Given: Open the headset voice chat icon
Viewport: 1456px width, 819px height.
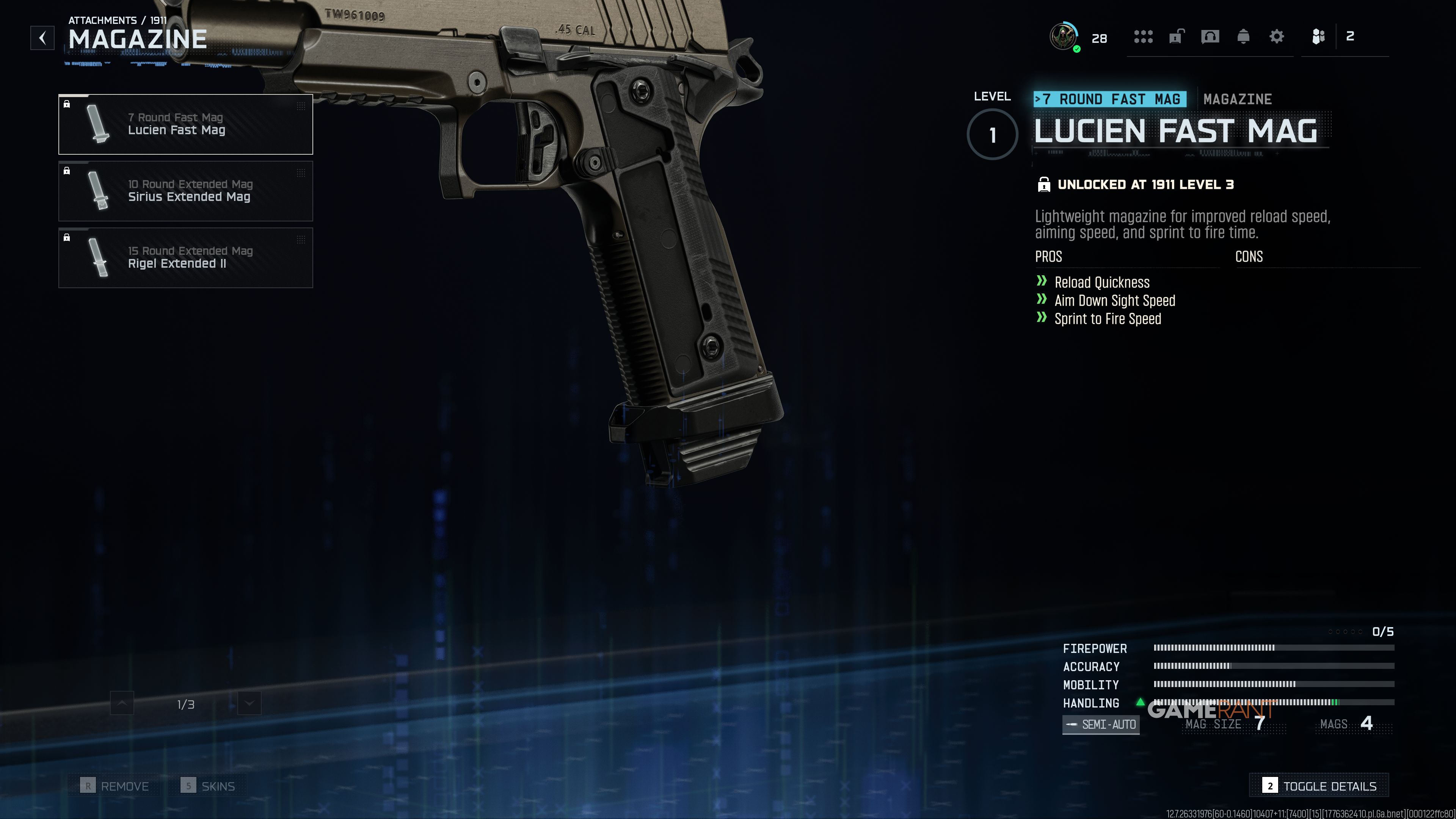Looking at the screenshot, I should click(1210, 37).
